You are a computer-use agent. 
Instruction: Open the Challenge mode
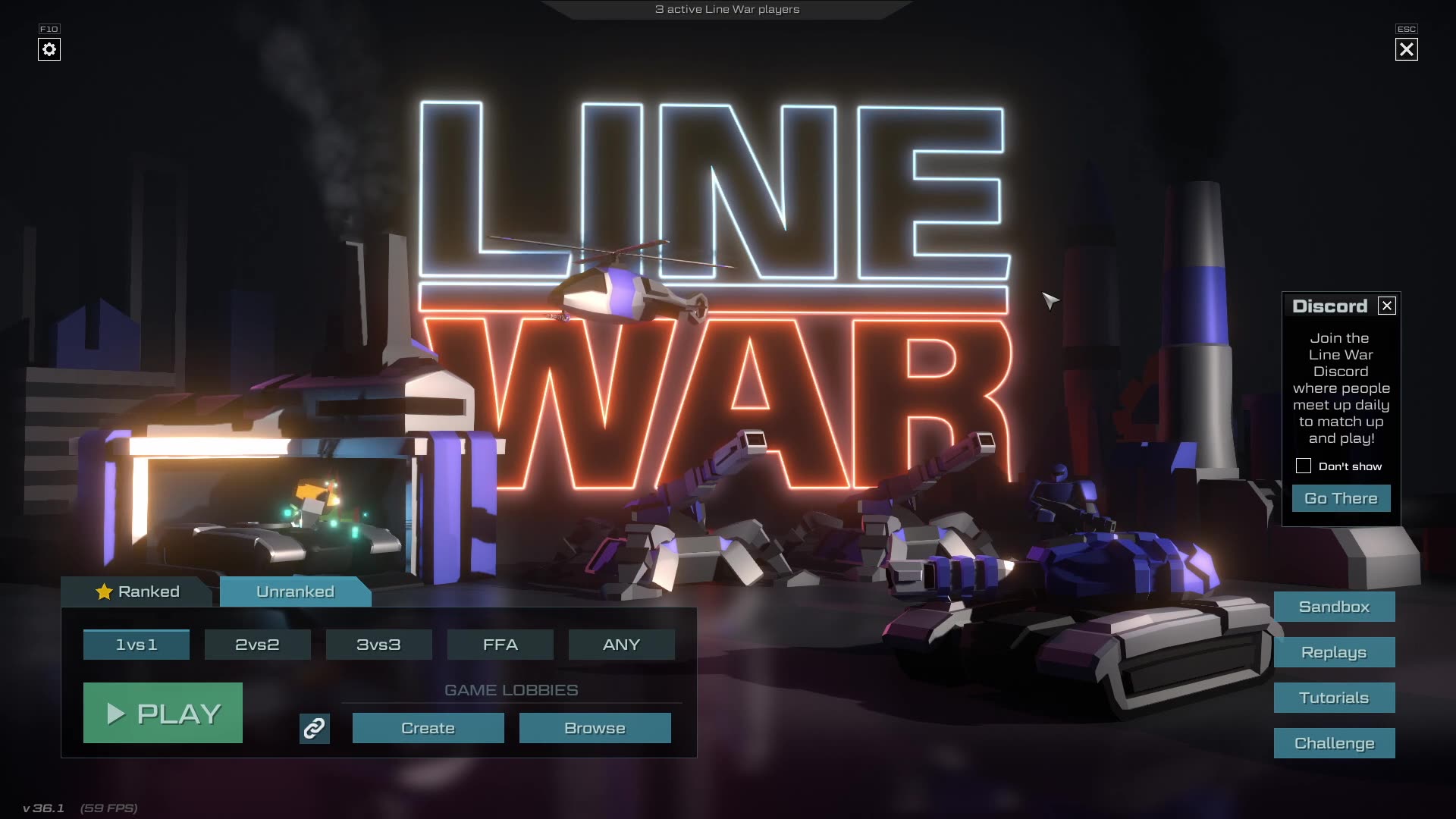(1334, 743)
